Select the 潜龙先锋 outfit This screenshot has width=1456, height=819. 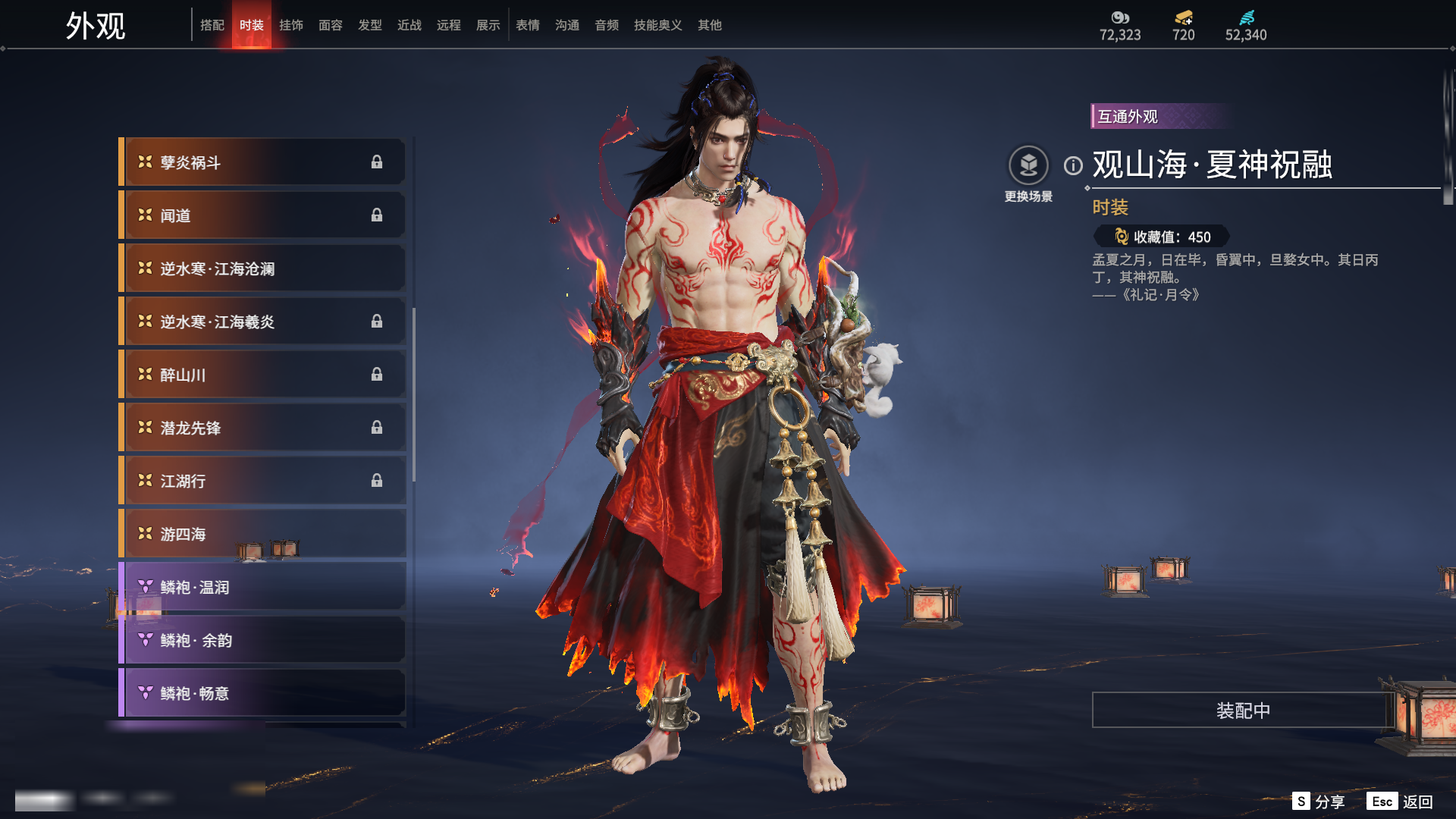[262, 428]
